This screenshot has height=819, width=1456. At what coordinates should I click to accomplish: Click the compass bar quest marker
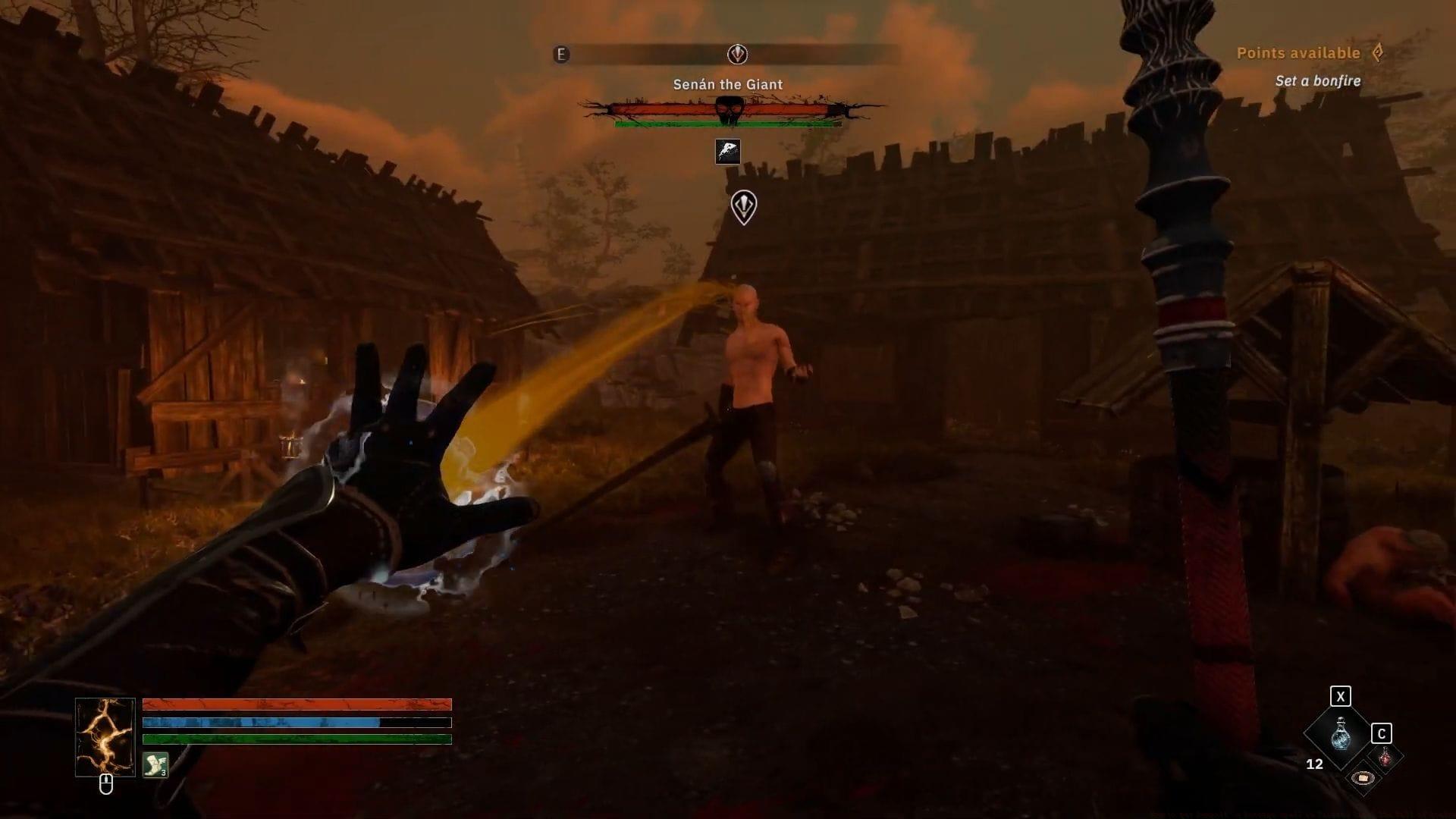737,54
